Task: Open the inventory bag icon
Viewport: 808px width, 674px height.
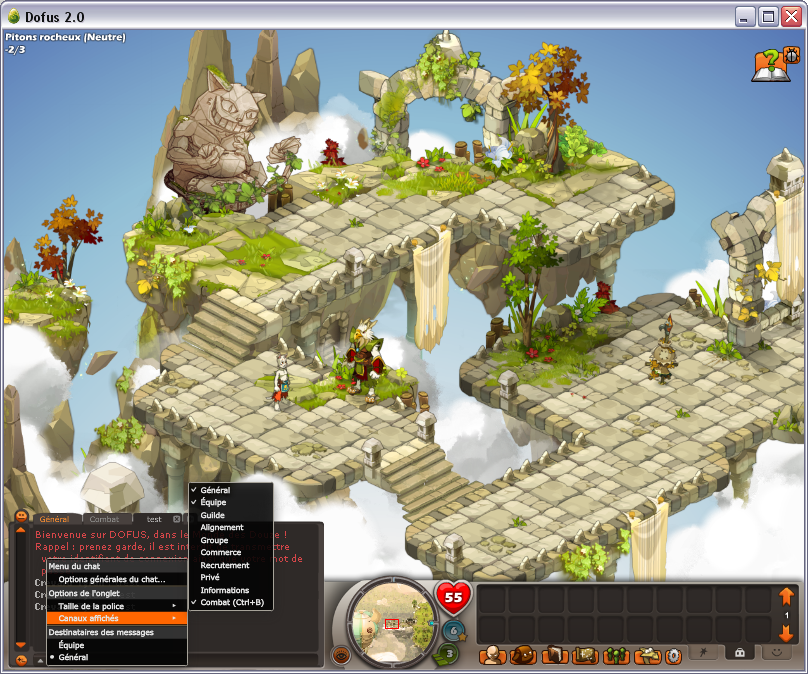Action: coord(521,656)
